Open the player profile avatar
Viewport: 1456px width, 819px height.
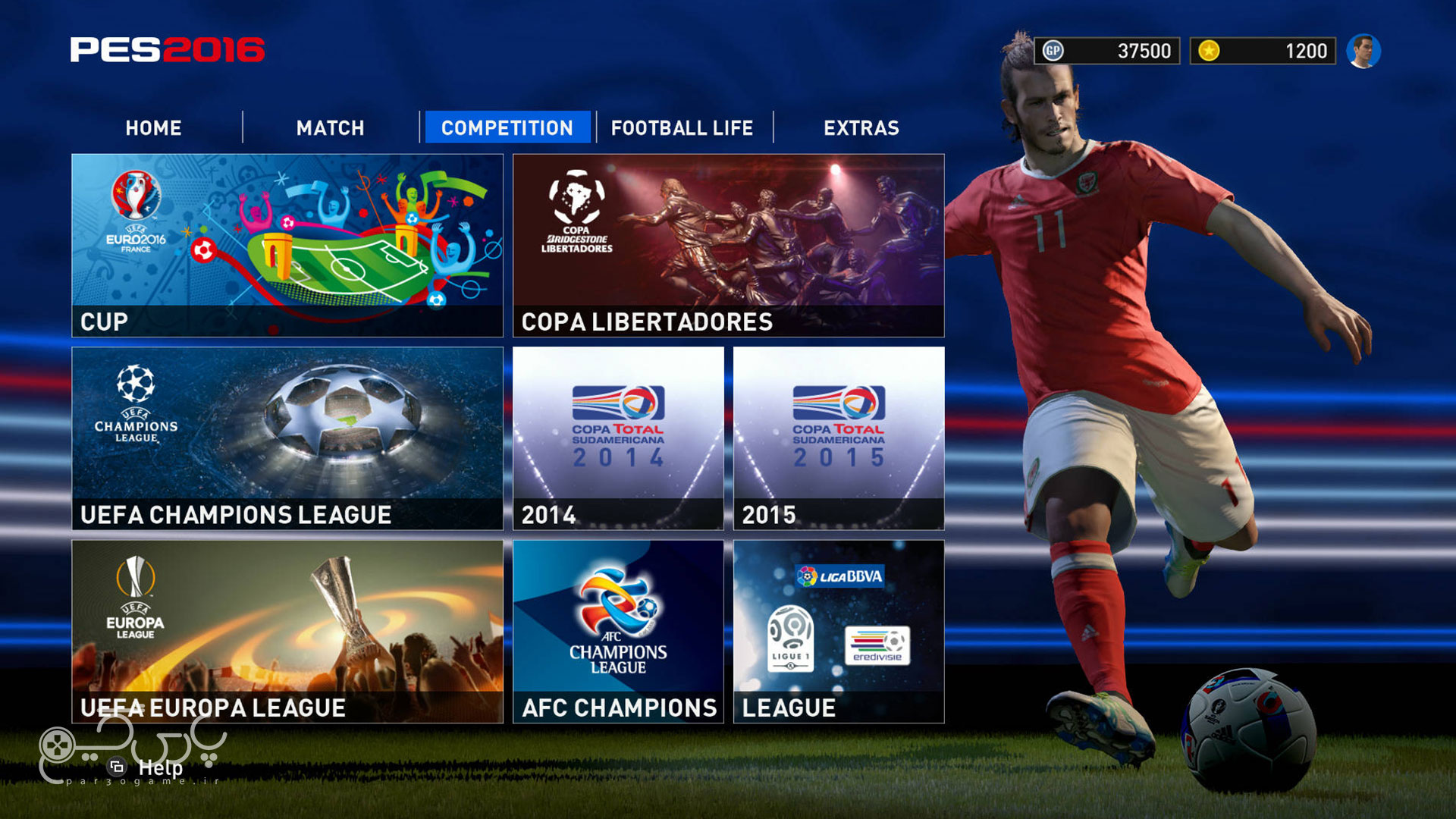1365,51
